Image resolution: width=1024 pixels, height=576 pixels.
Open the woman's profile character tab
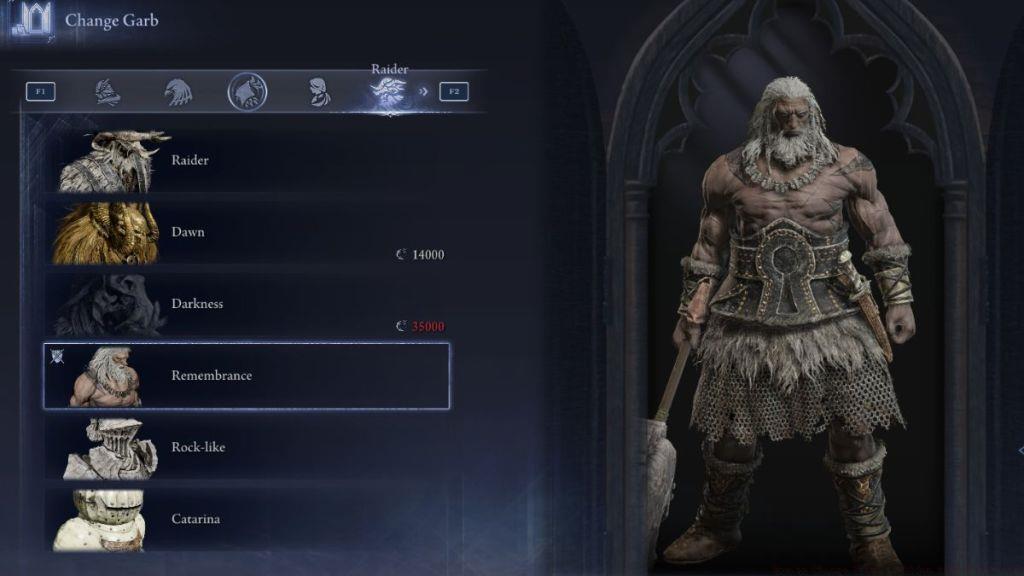click(319, 92)
